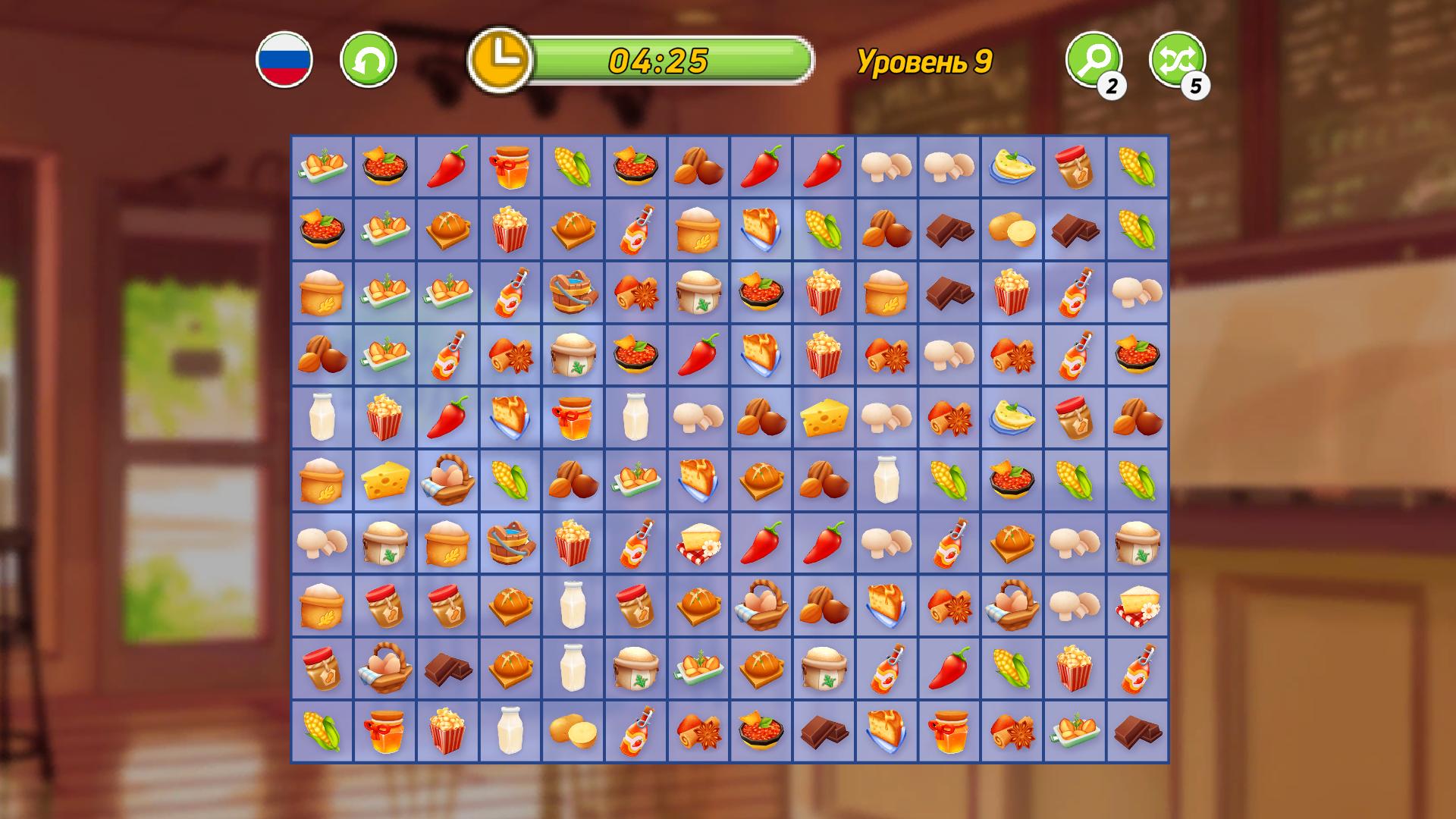Select a chocolate bar tile
This screenshot has height=819, width=1456.
(x=950, y=231)
